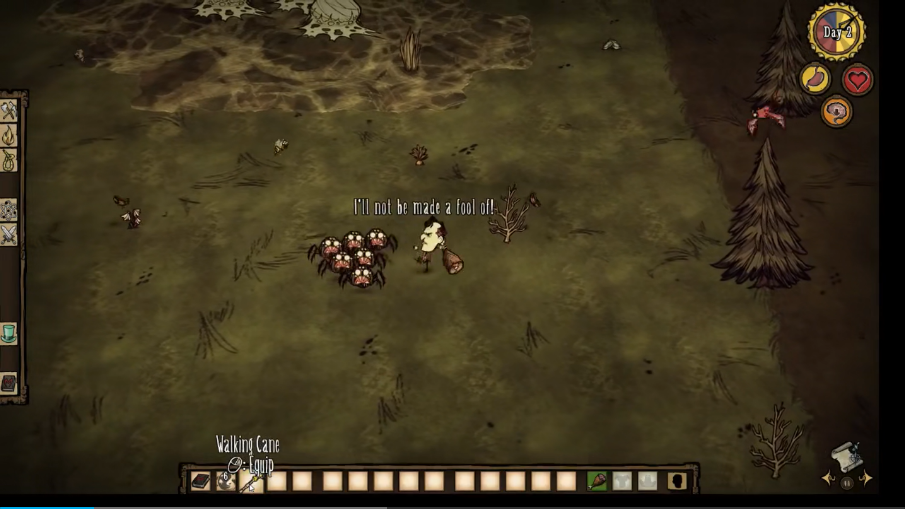The image size is (905, 509).
Task: Click the head silhouette slot in inventory bar
Action: click(677, 481)
